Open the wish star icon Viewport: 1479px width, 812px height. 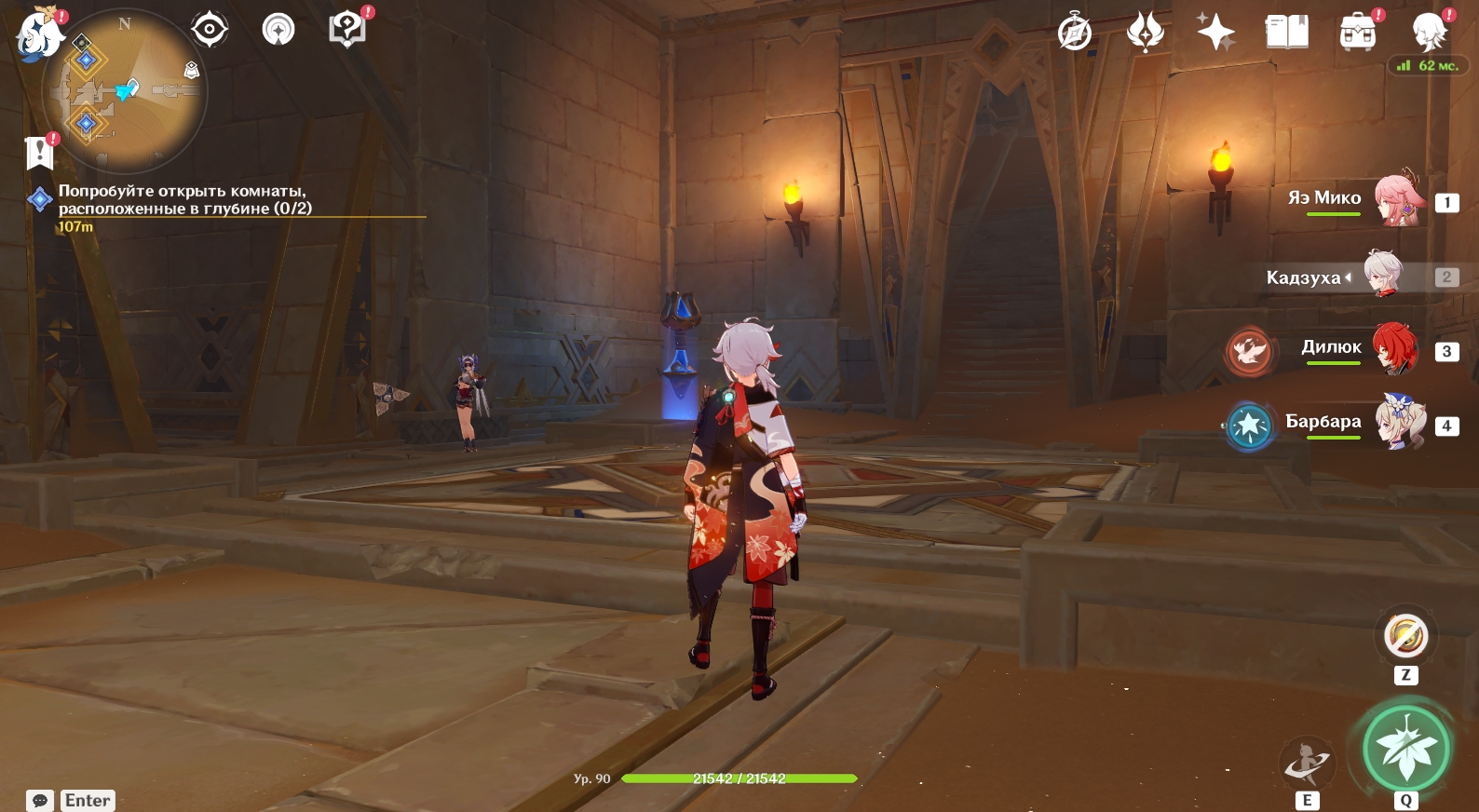pos(1215,33)
